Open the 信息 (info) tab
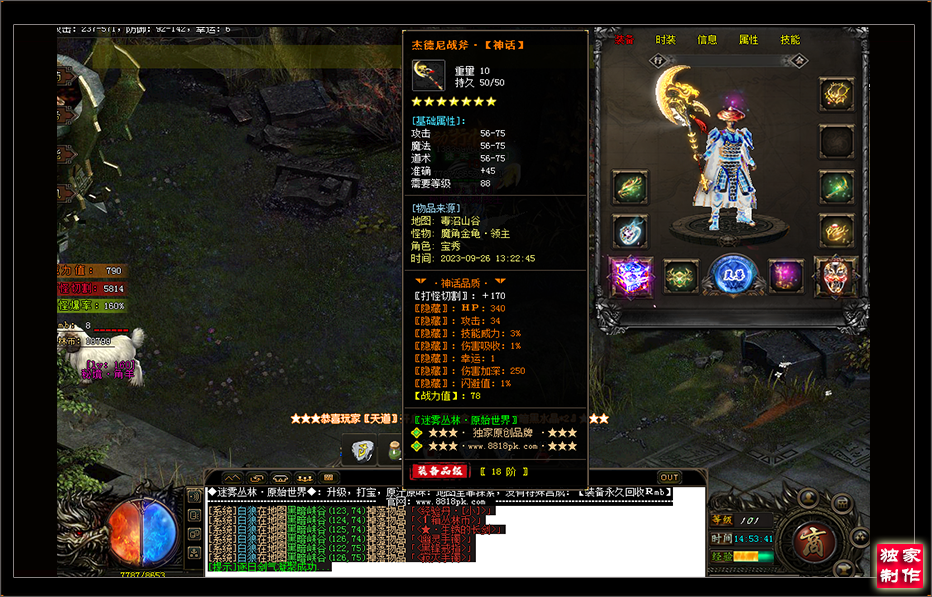 coord(707,40)
